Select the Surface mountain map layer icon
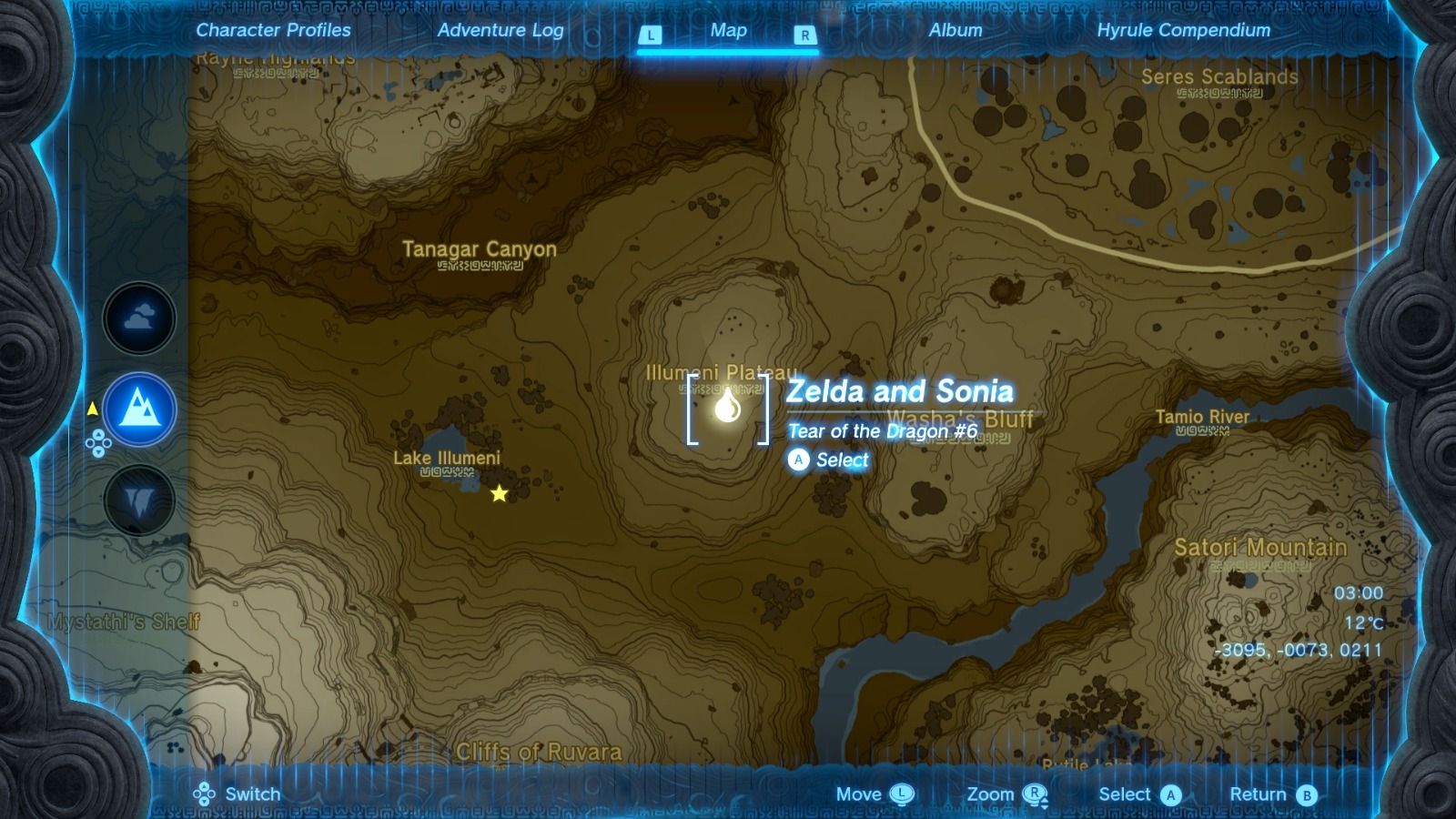This screenshot has height=819, width=1456. point(139,409)
